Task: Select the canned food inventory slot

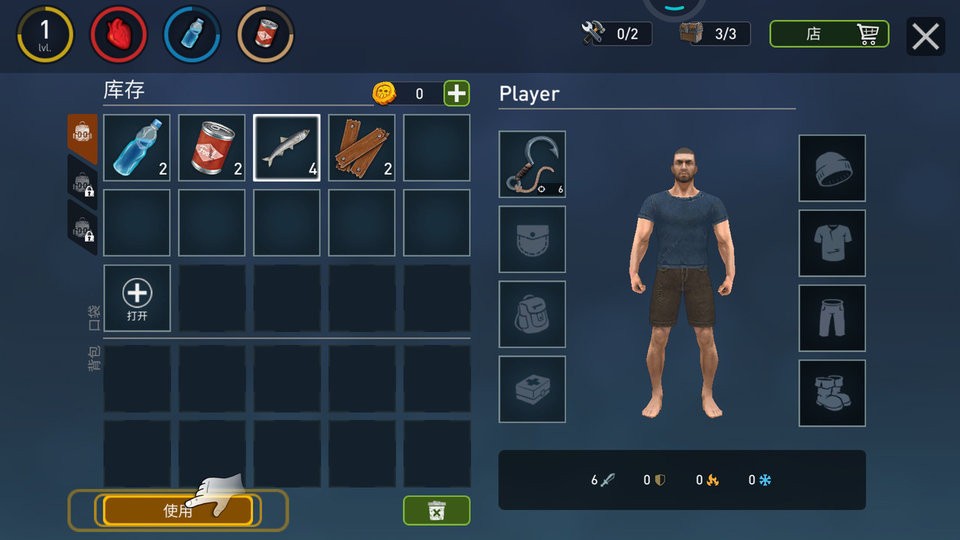Action: (x=212, y=148)
